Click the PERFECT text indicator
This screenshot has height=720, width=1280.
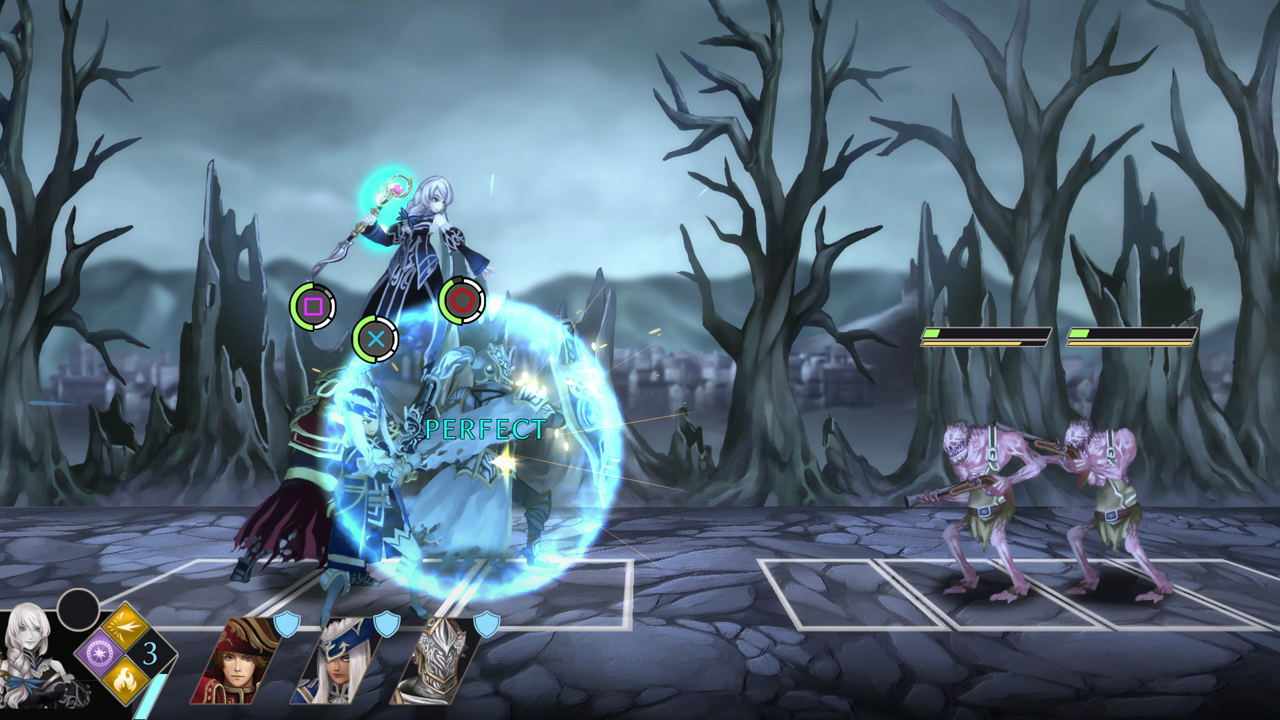pyautogui.click(x=483, y=430)
